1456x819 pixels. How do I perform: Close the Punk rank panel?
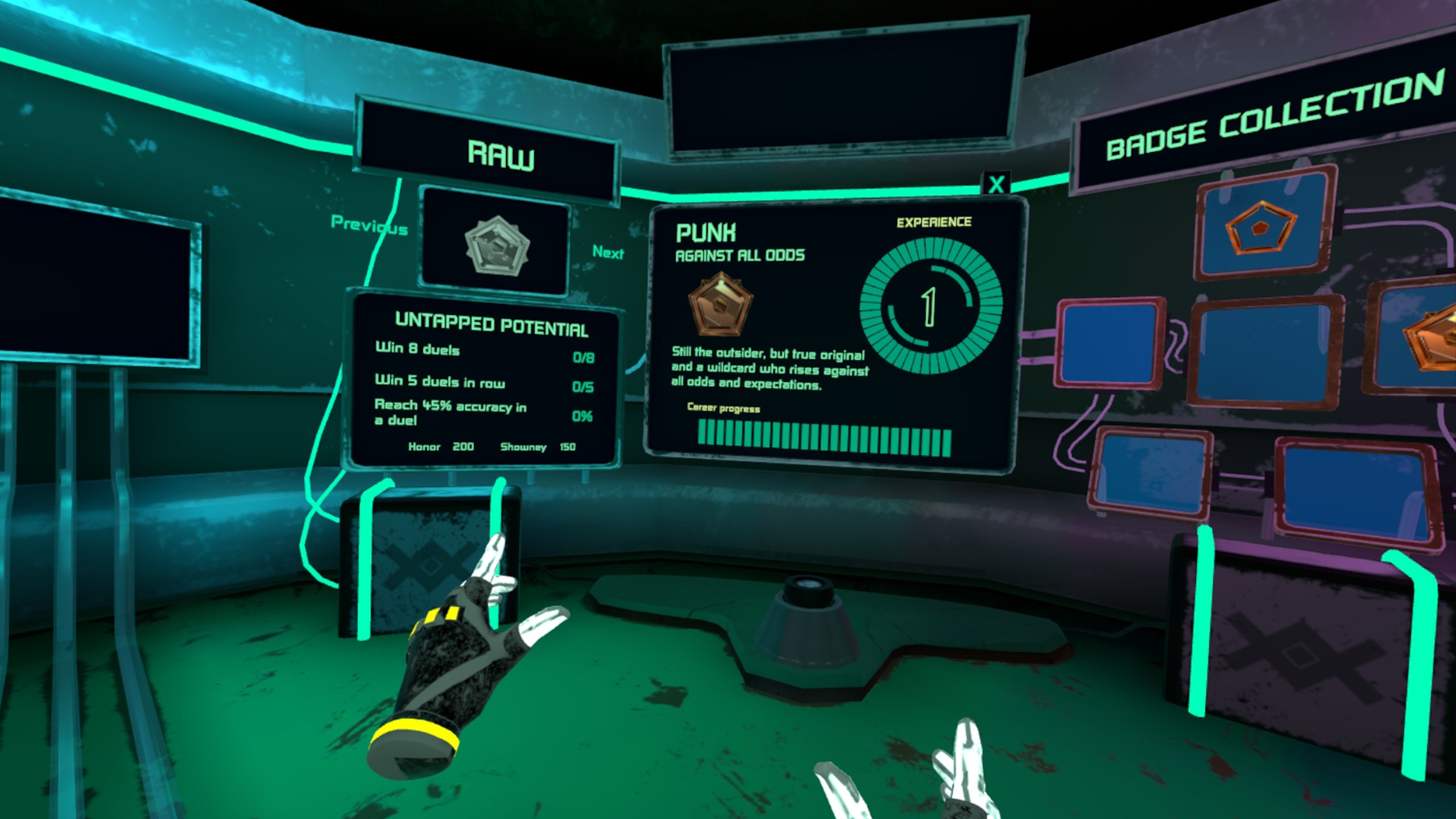point(996,184)
